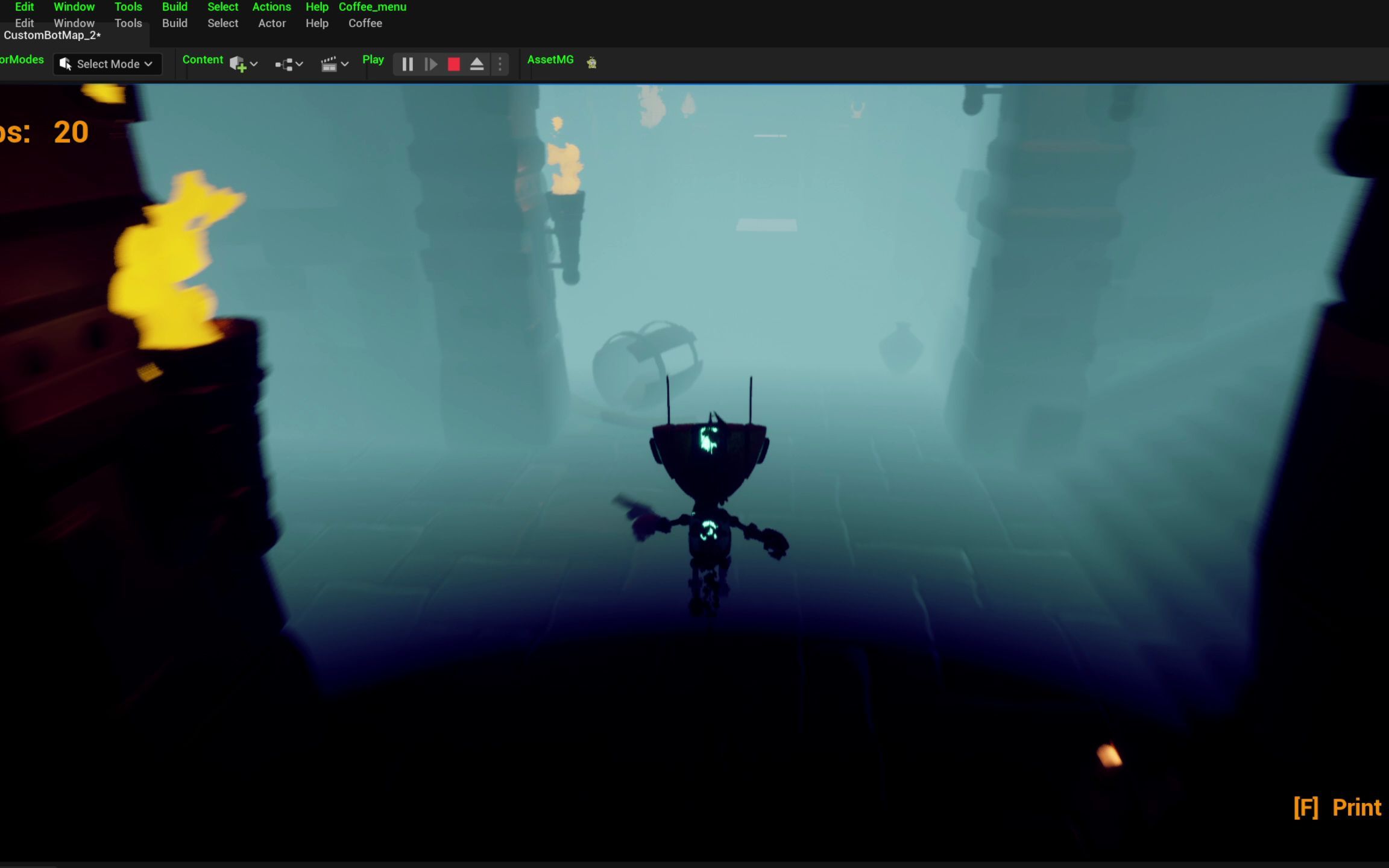The width and height of the screenshot is (1389, 868).
Task: Click the Play section label
Action: 373,59
